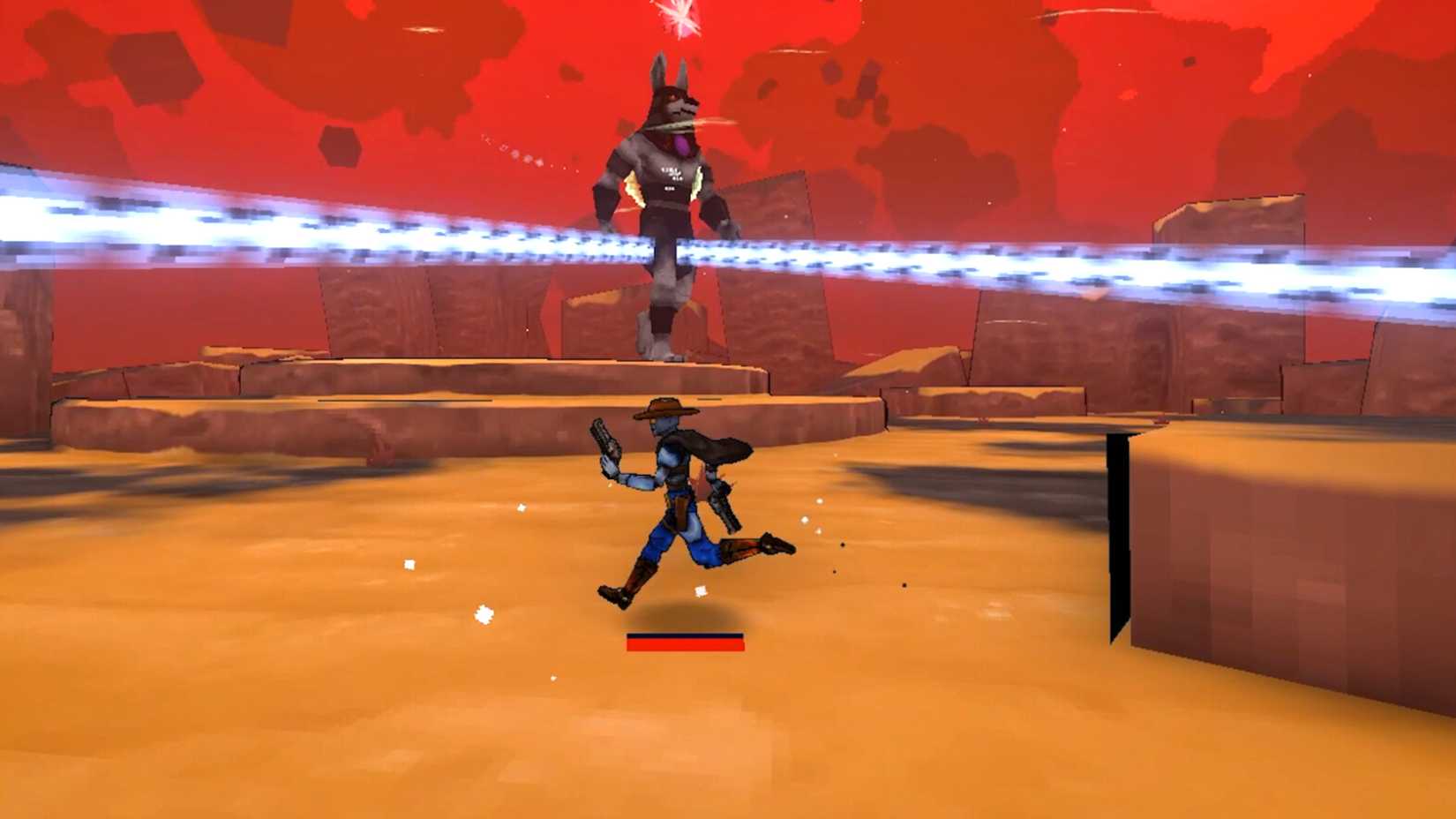The width and height of the screenshot is (1456, 819).
Task: Click the white text on the boss's chest
Action: 672,173
